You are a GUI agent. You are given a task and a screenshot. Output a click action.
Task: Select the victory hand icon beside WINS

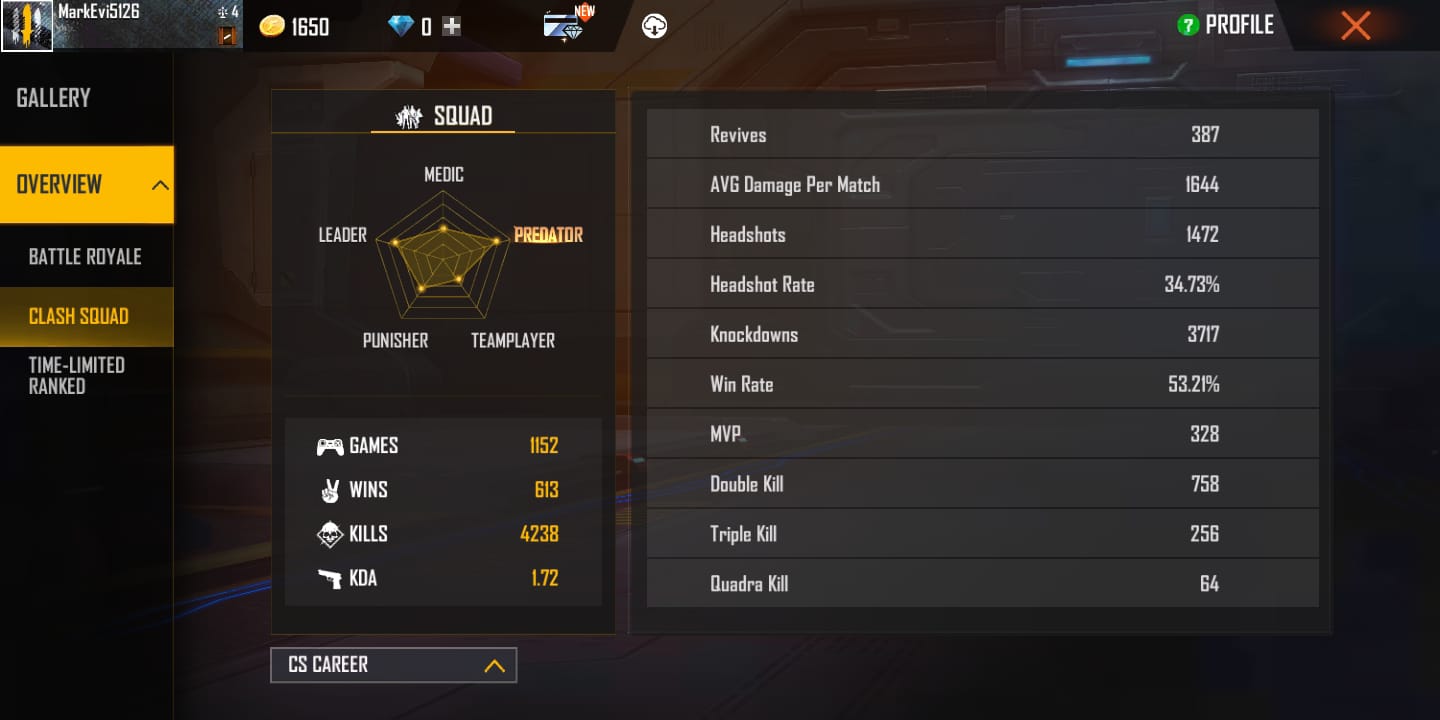point(331,490)
